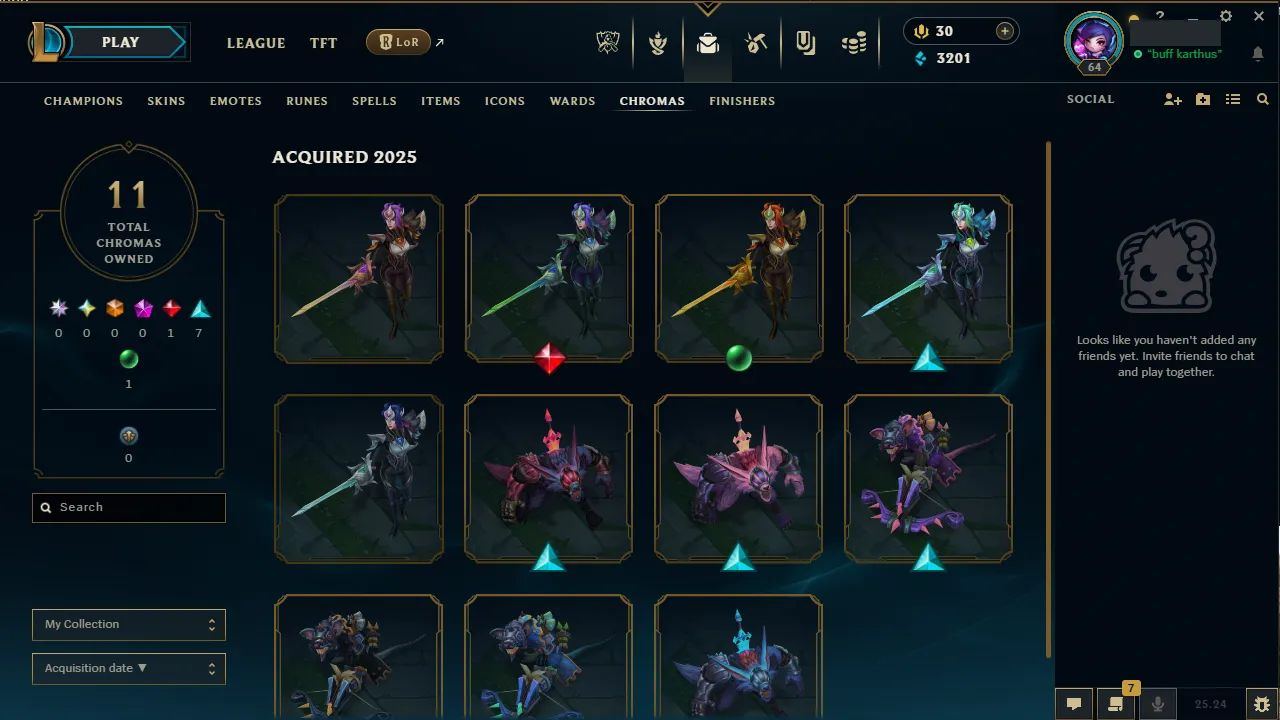Open the My Collection dropdown

128,624
